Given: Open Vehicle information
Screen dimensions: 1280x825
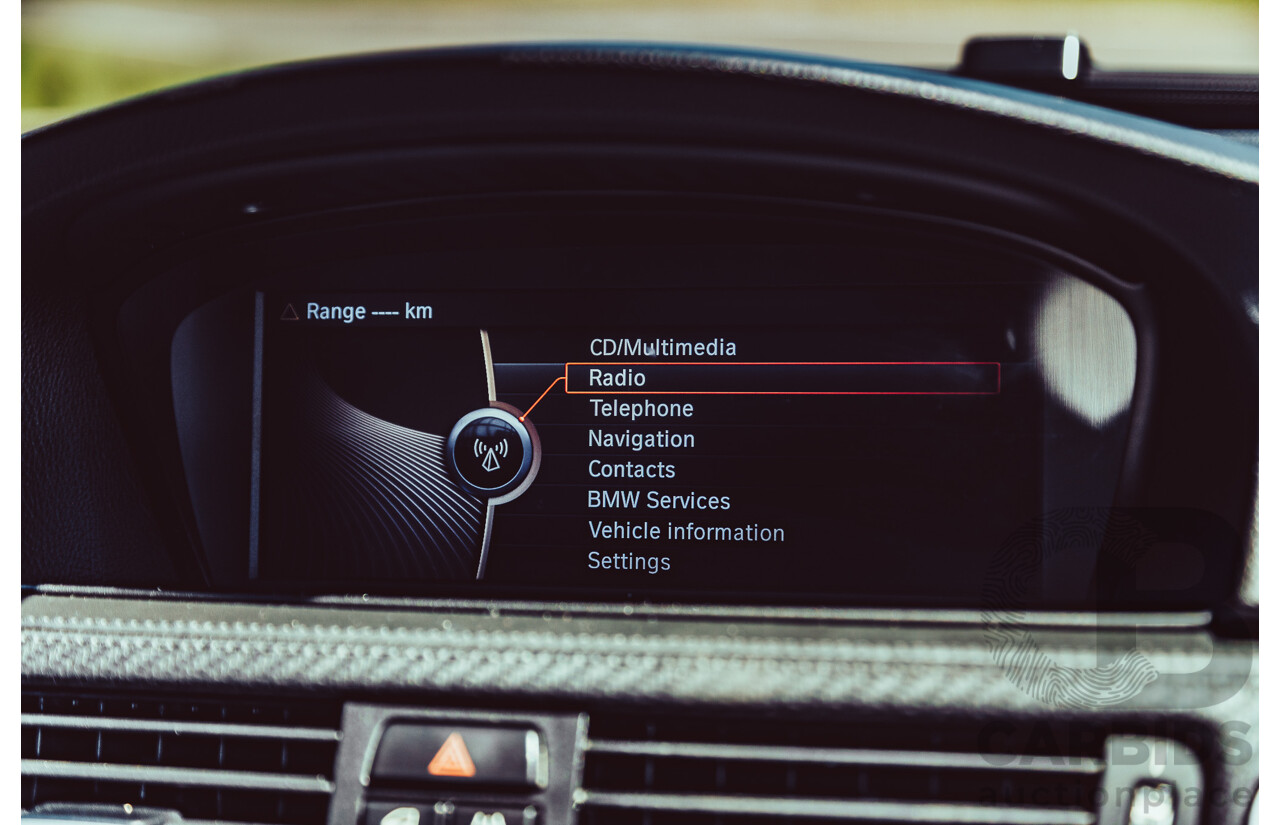Looking at the screenshot, I should (686, 531).
